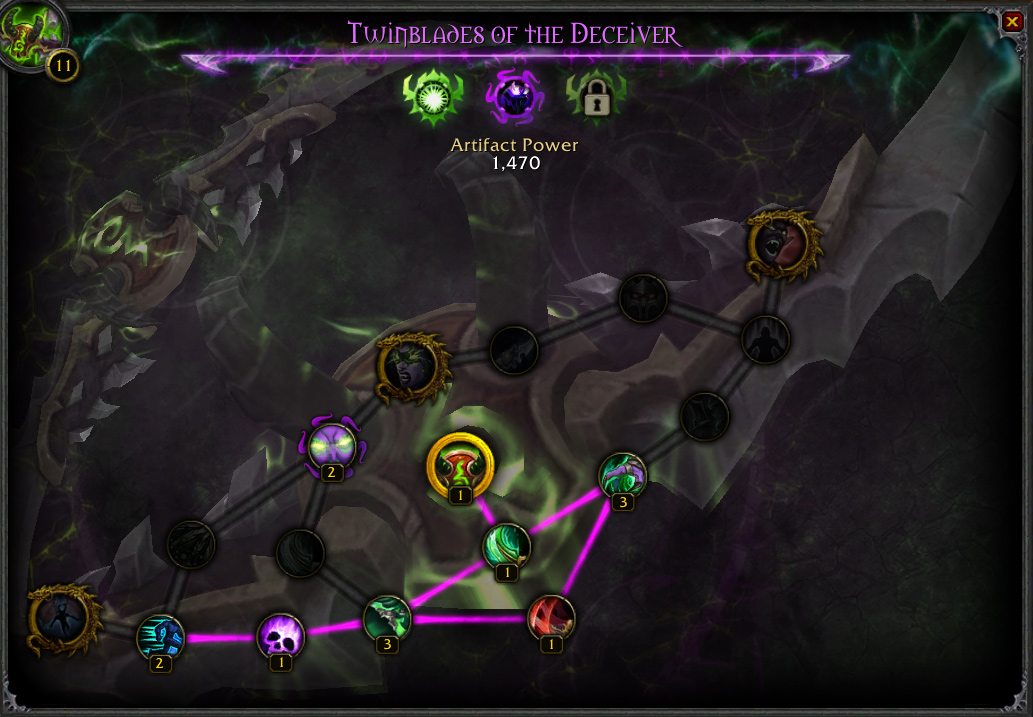Image resolution: width=1033 pixels, height=717 pixels.
Task: Pick the green rank 3 trait beside the skull
Action: [x=387, y=619]
